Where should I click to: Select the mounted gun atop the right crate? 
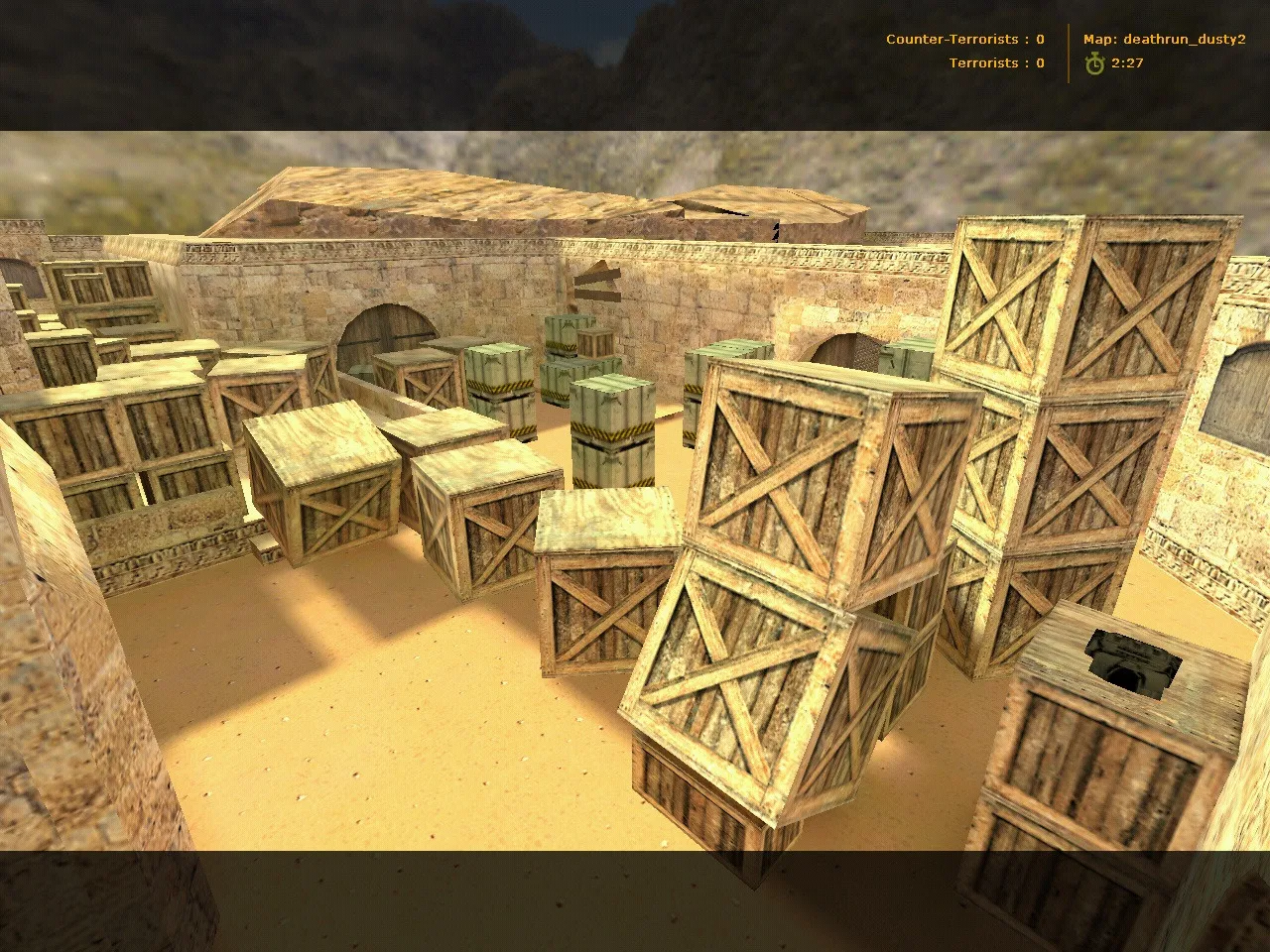pyautogui.click(x=1134, y=659)
